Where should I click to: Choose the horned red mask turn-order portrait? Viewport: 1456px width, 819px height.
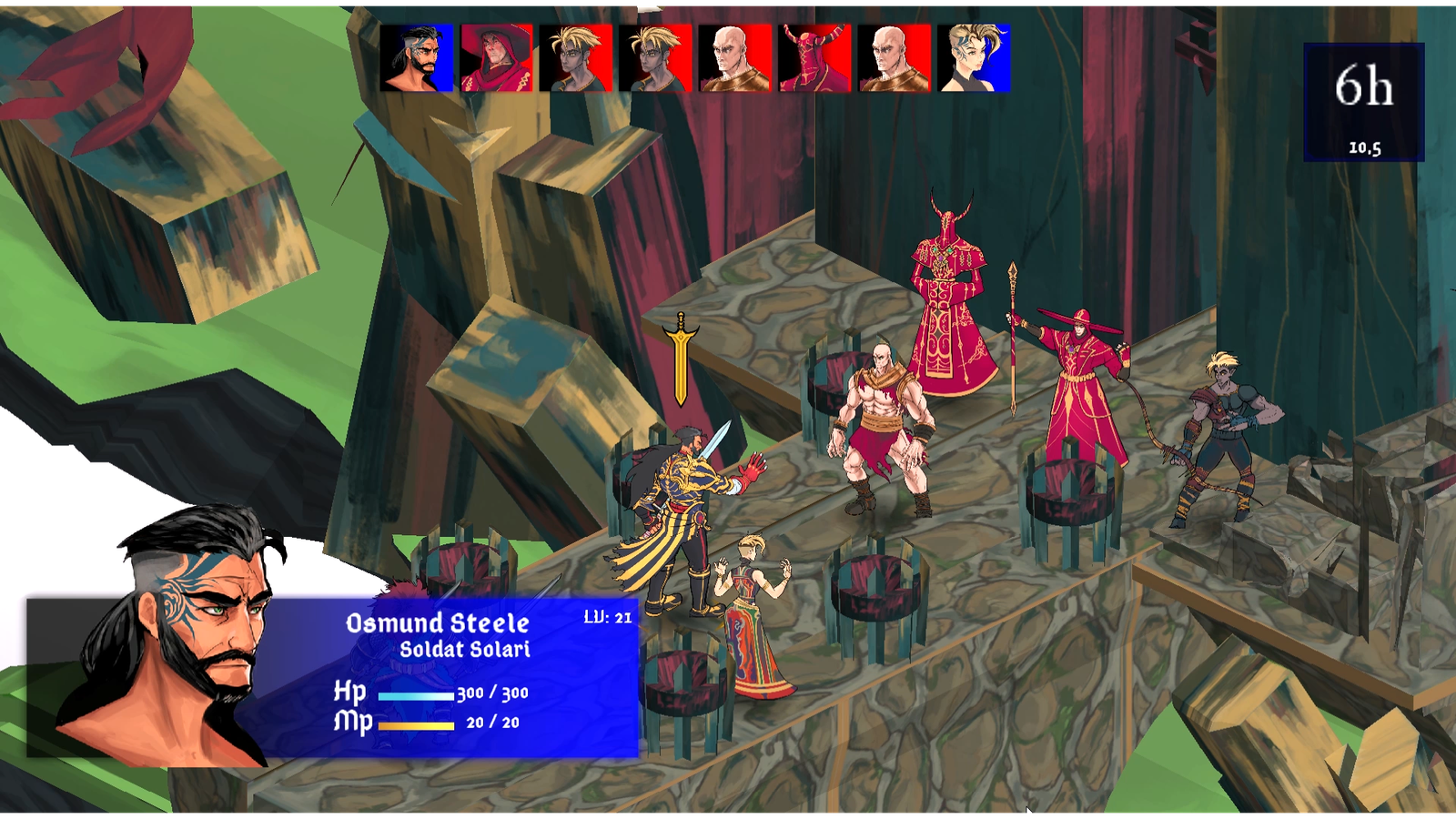814,58
